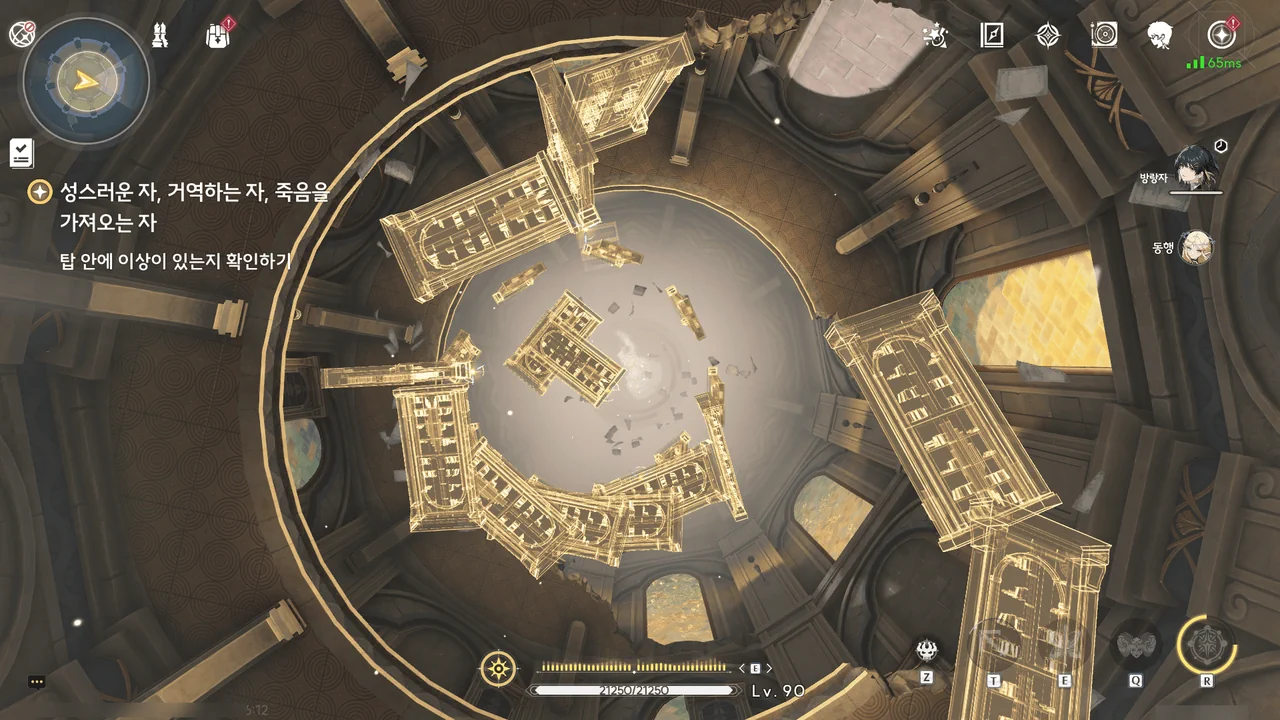Click the globe icon beside the minimap
This screenshot has height=720, width=1280.
point(22,35)
